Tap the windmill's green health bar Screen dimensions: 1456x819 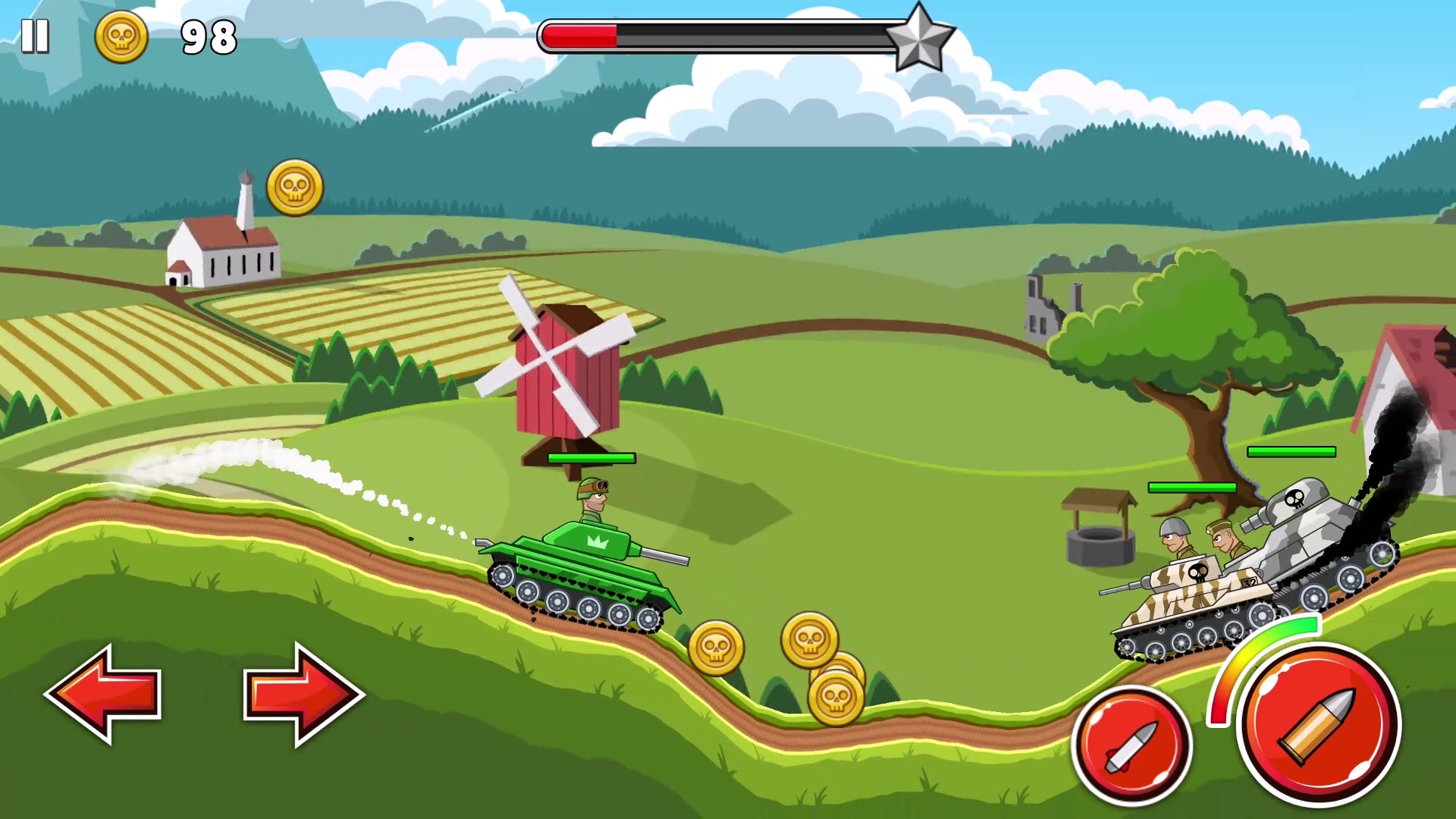(x=591, y=459)
